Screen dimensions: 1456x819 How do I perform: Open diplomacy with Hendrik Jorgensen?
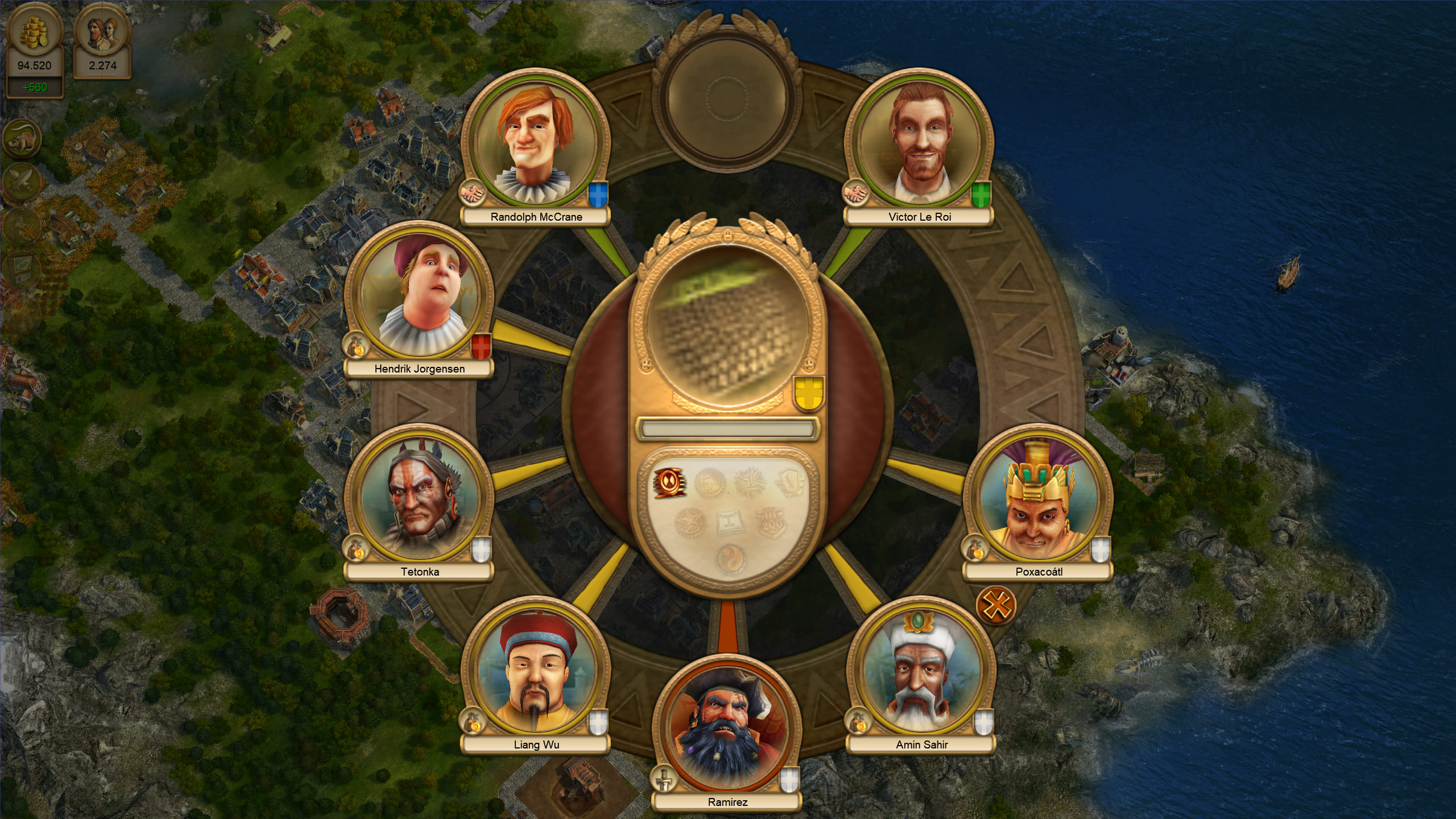pyautogui.click(x=419, y=295)
